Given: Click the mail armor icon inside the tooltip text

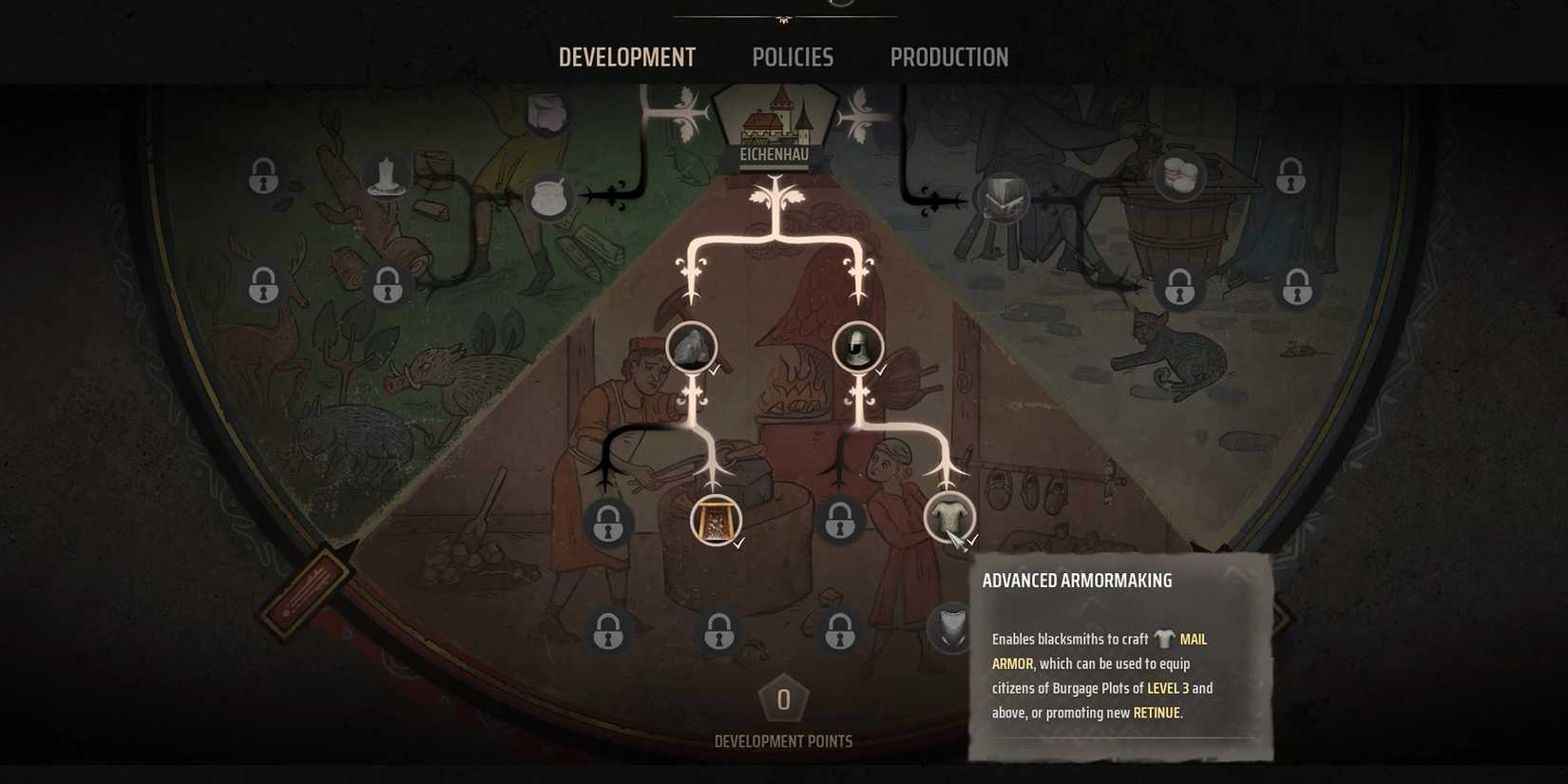Looking at the screenshot, I should [x=1166, y=638].
